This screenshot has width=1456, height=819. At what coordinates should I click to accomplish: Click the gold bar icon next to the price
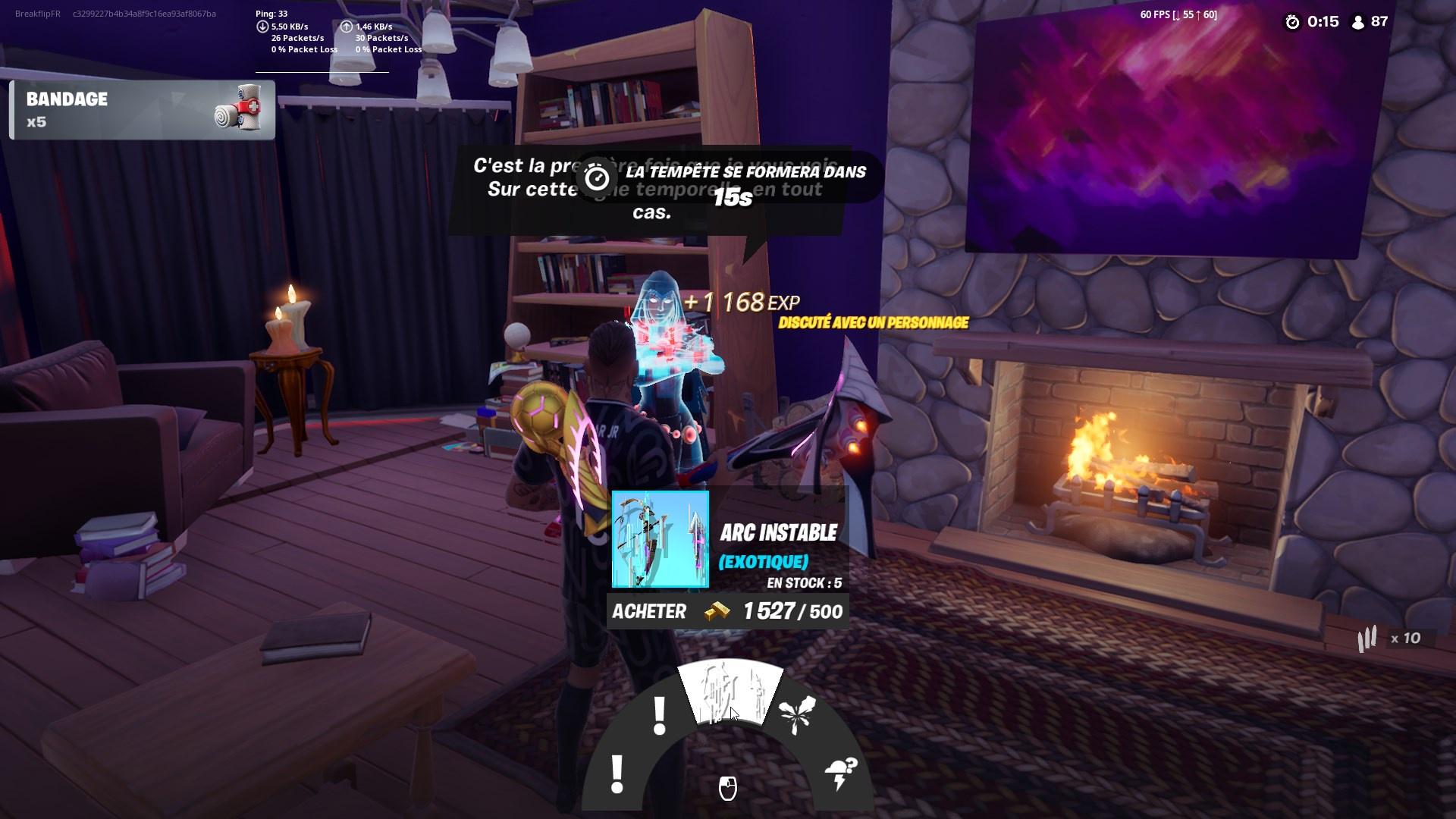point(716,611)
